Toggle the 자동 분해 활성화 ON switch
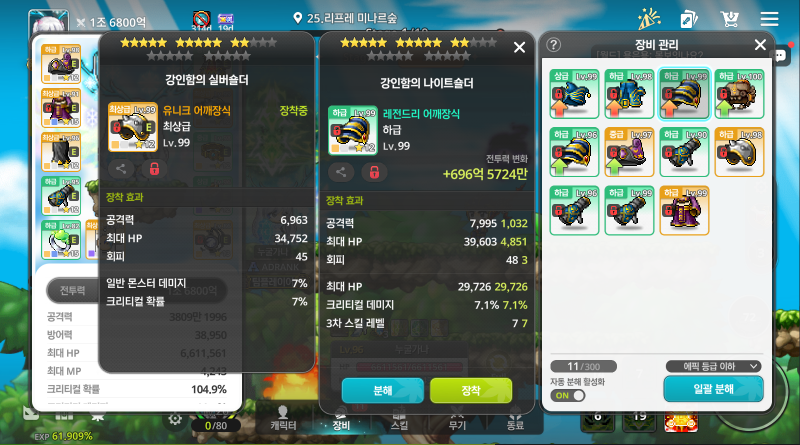800x445 pixels. (x=568, y=395)
